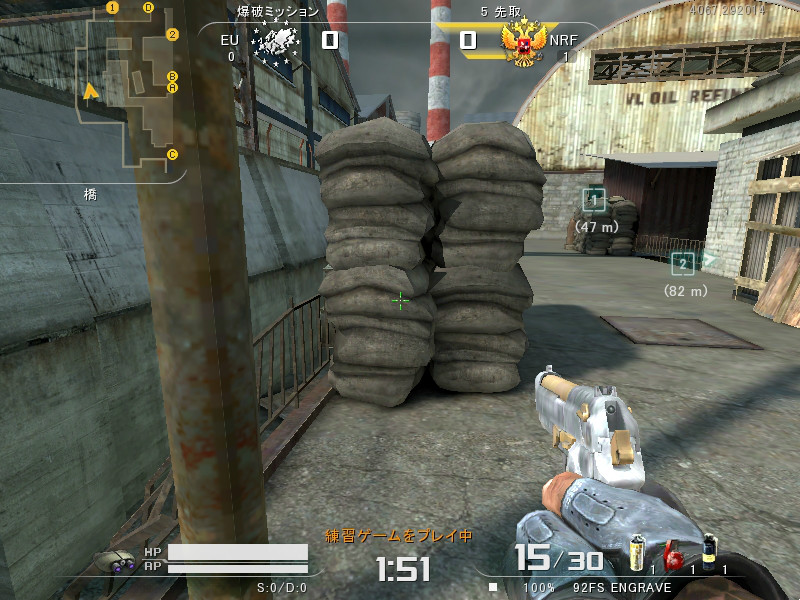The width and height of the screenshot is (800, 600).
Task: Click minimap marker number 2
Action: (x=172, y=34)
